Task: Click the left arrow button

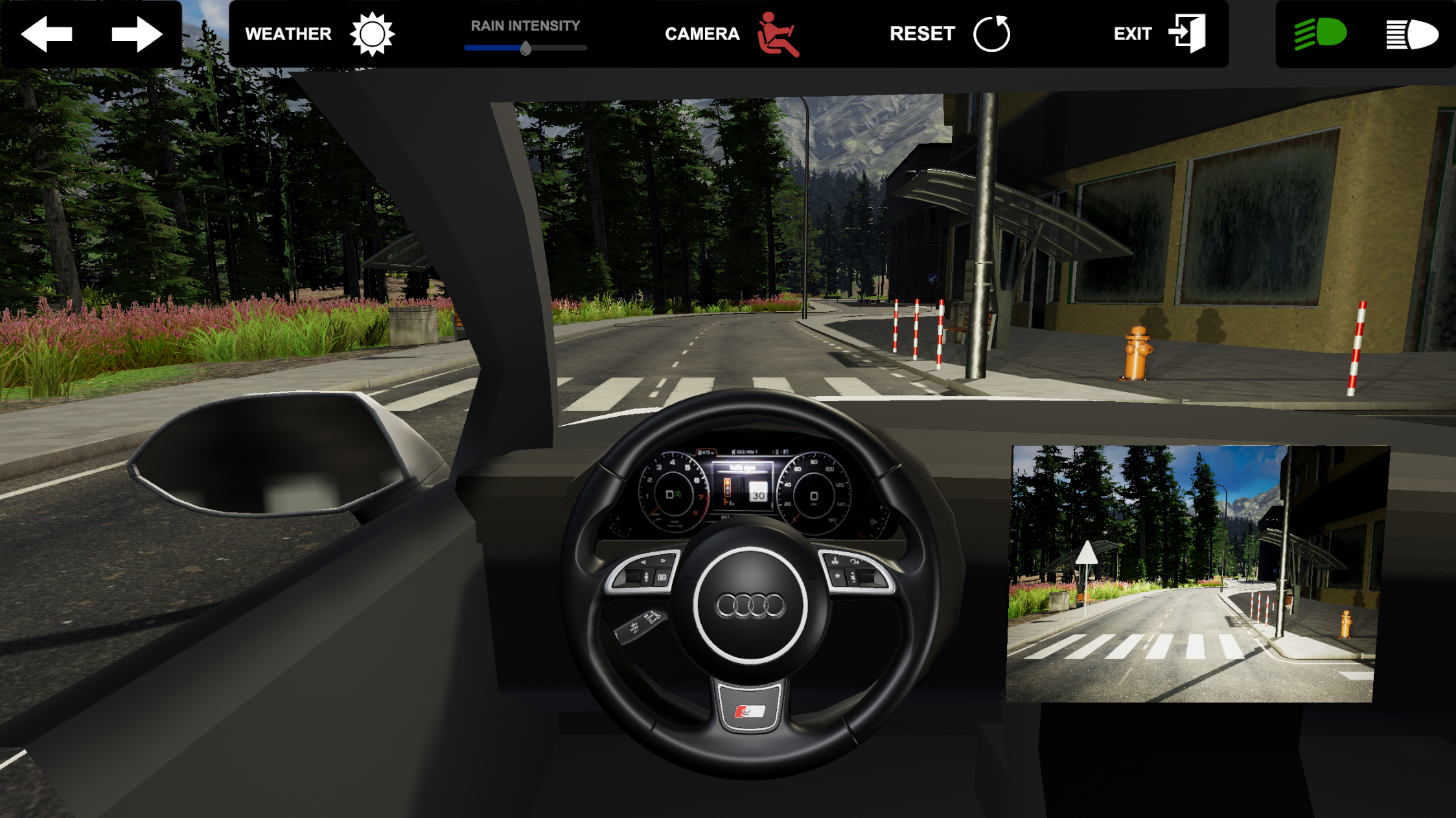Action: click(x=47, y=34)
